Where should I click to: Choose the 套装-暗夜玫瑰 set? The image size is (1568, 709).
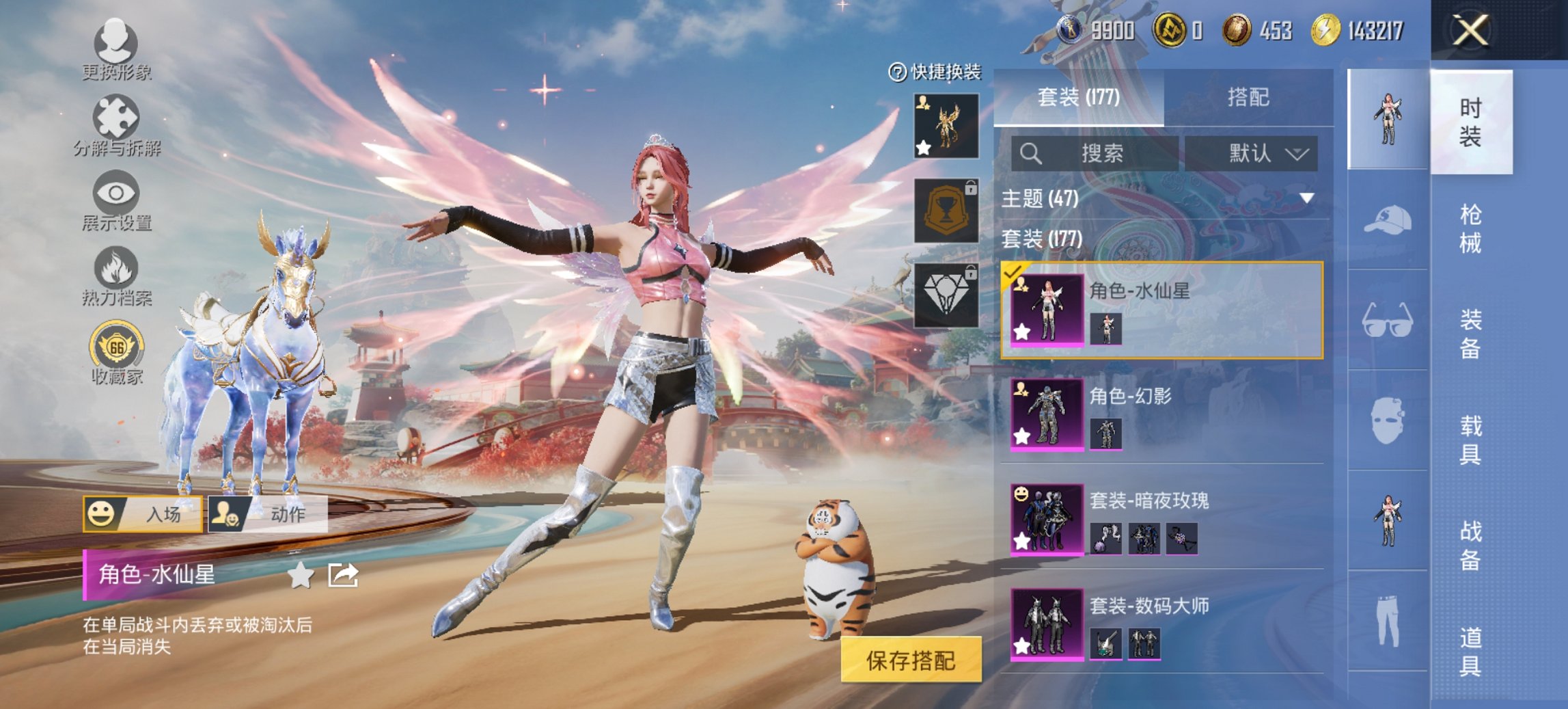1161,519
